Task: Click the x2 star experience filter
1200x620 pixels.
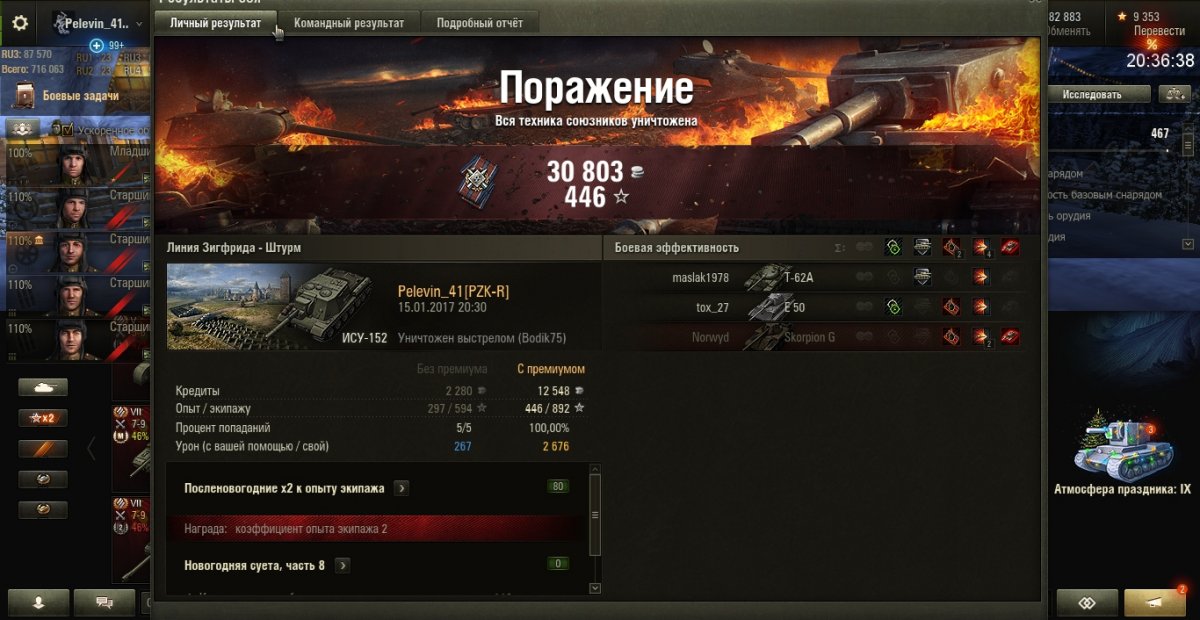Action: (43, 418)
